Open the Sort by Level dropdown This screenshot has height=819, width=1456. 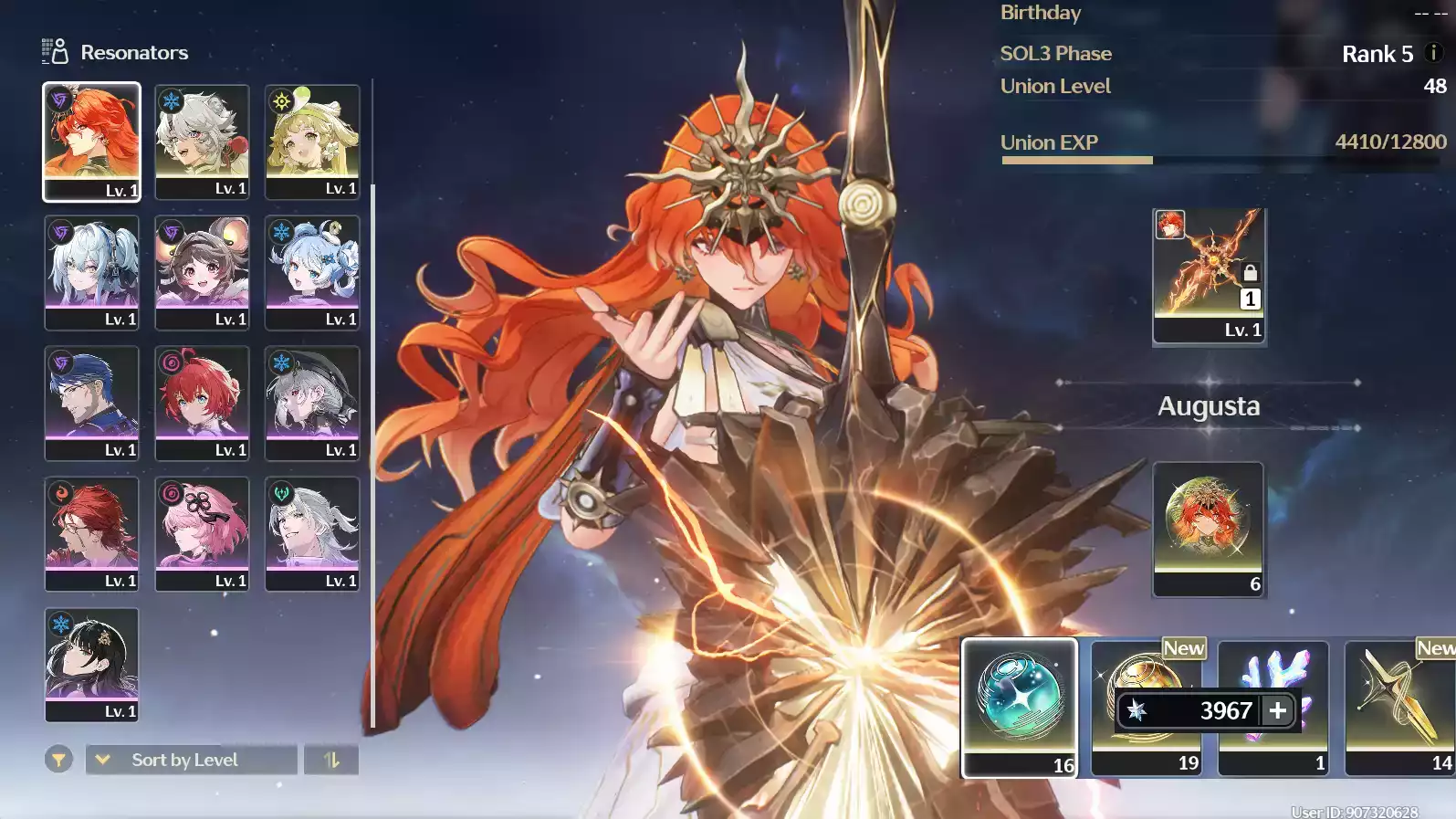(192, 760)
